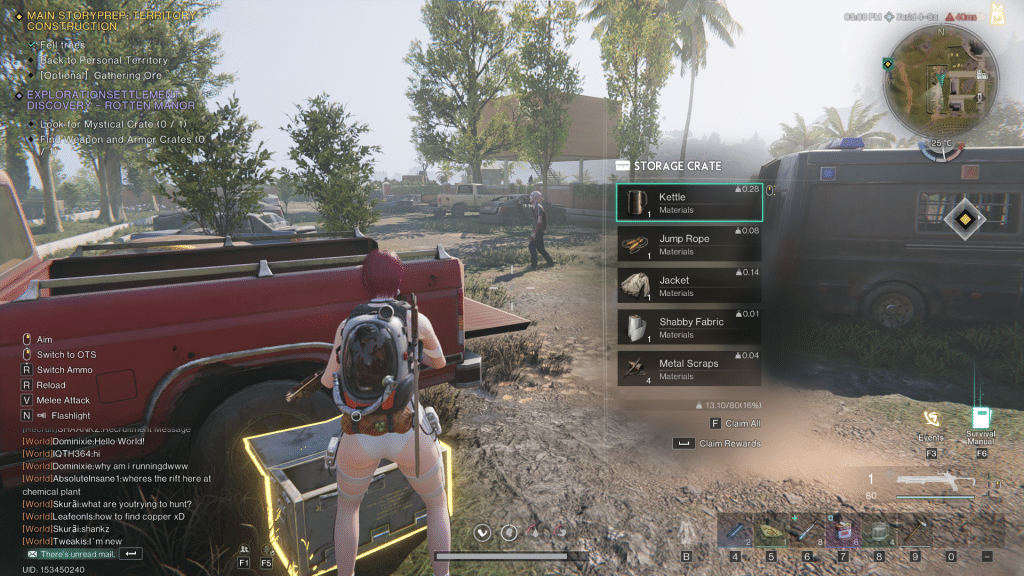Select the Jump Rope loot row

[689, 244]
